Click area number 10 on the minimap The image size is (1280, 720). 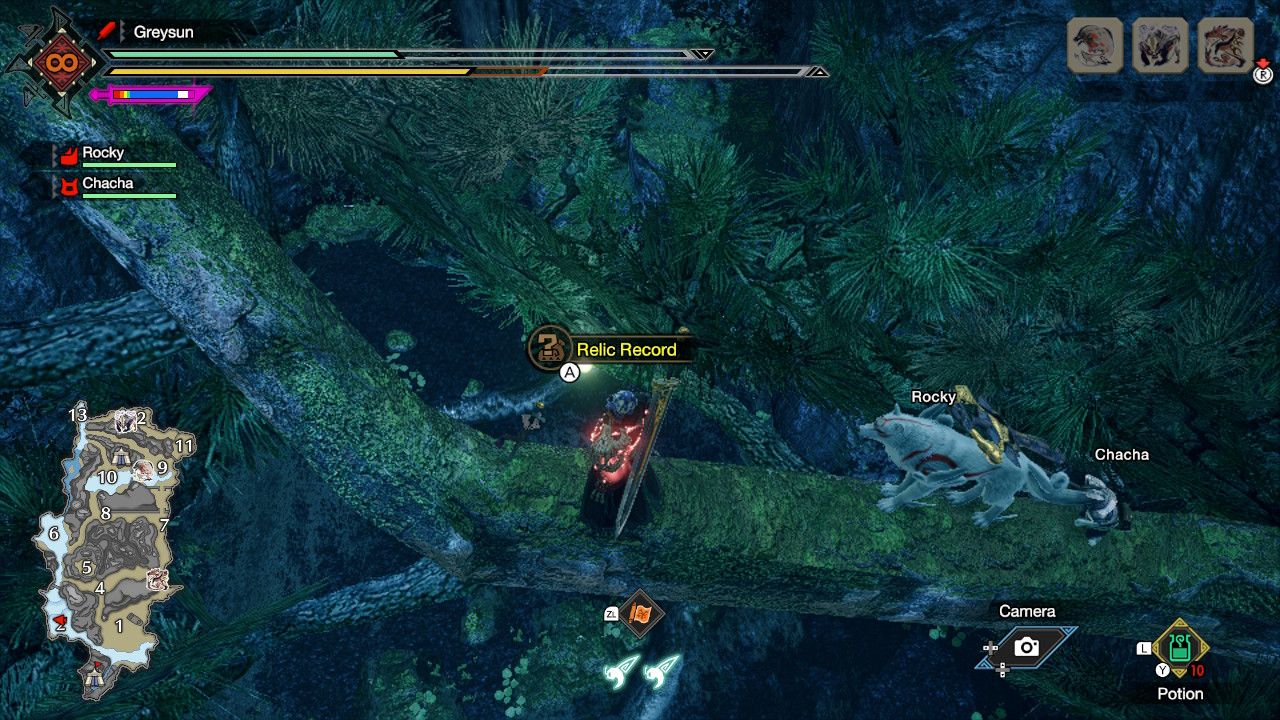click(107, 476)
